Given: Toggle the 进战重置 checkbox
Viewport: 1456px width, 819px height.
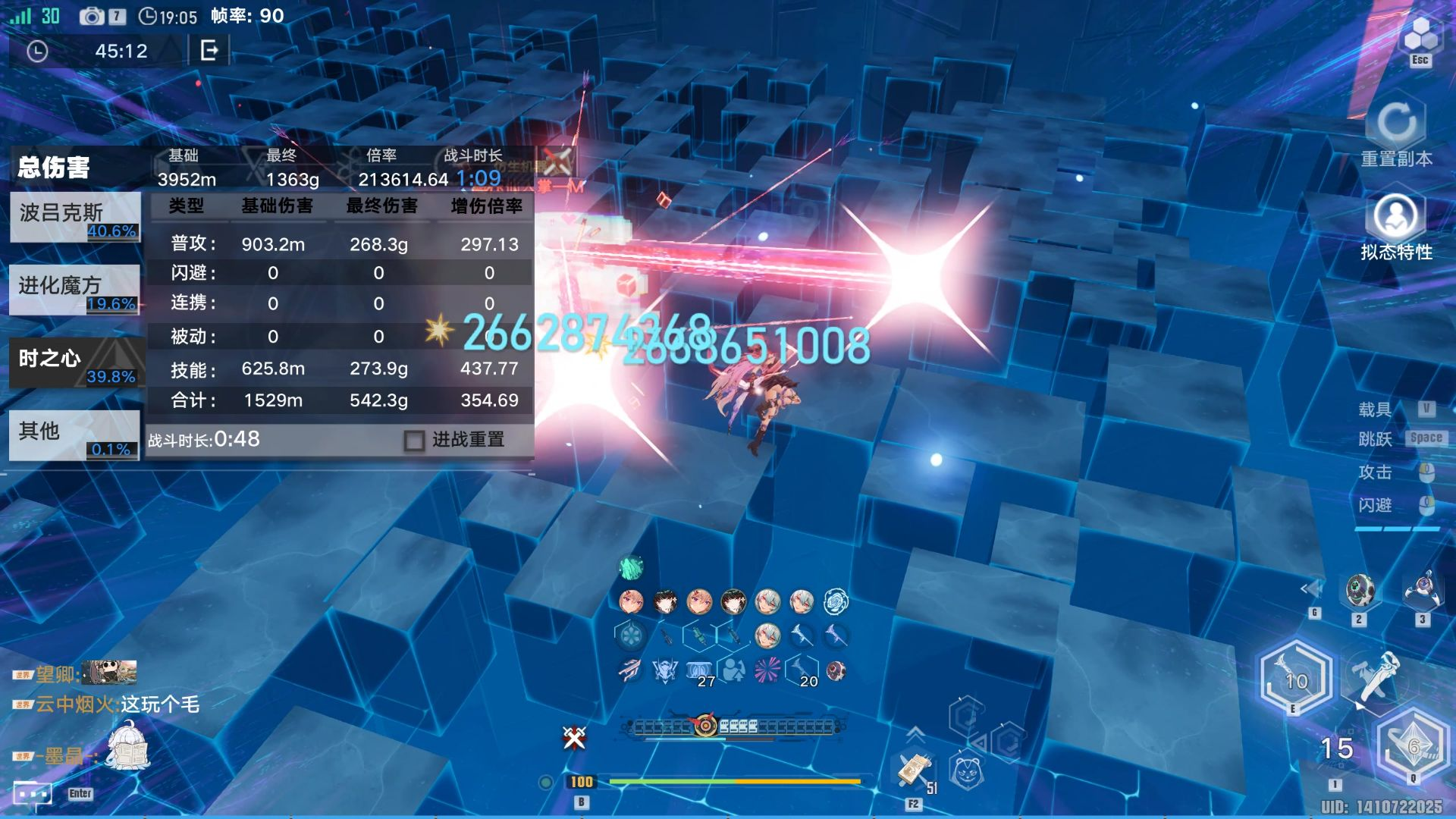Looking at the screenshot, I should click(x=414, y=441).
